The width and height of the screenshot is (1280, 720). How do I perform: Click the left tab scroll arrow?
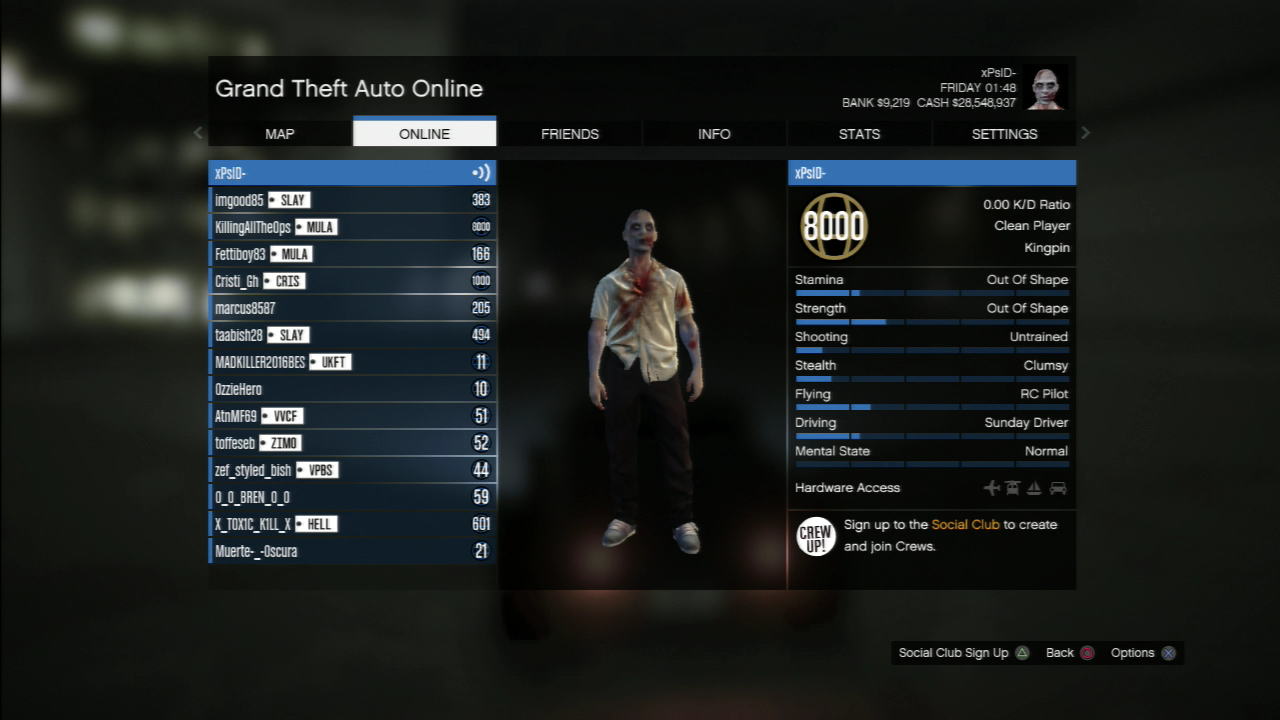click(198, 133)
